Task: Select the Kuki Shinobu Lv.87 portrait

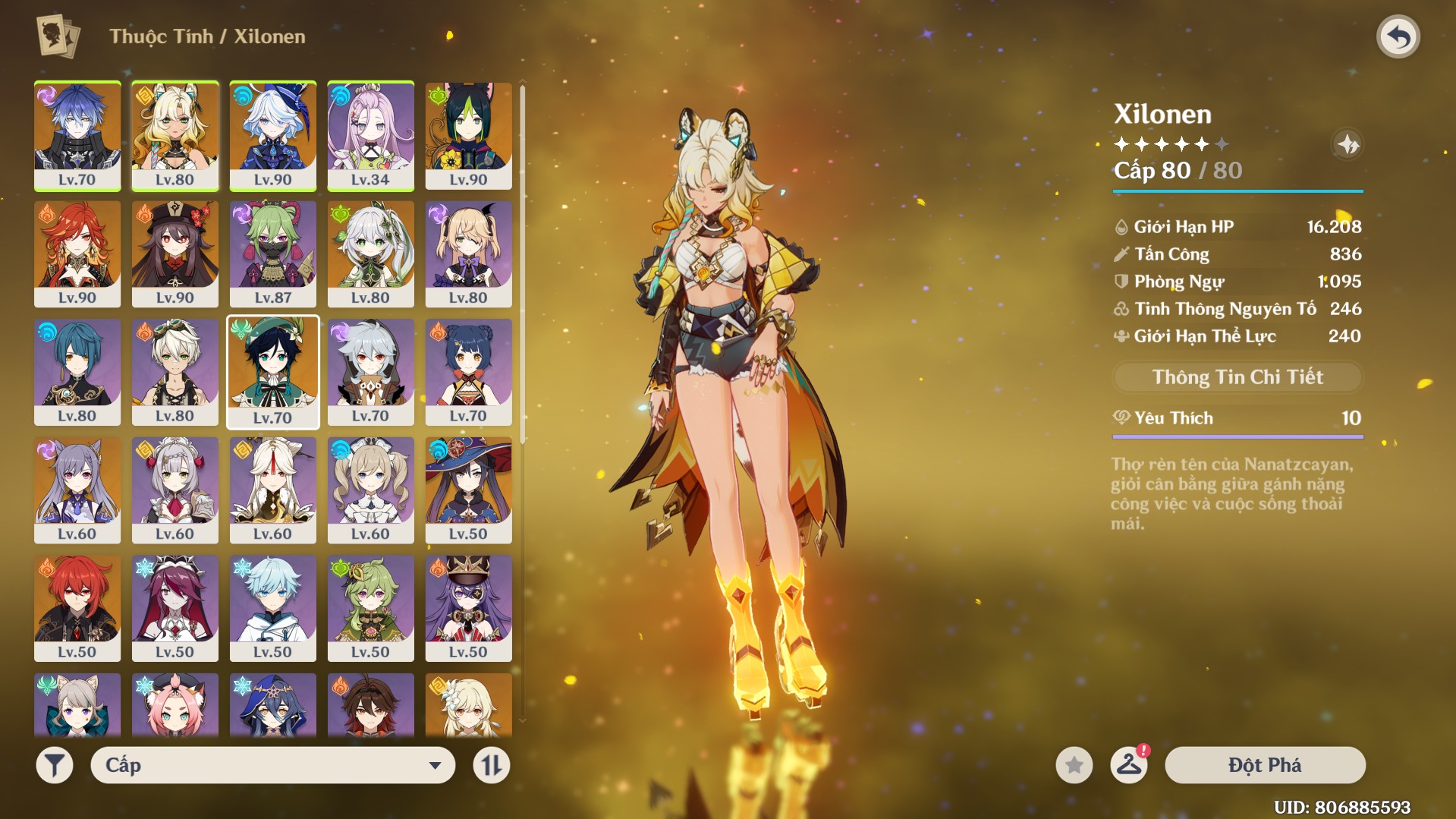Action: tap(272, 254)
